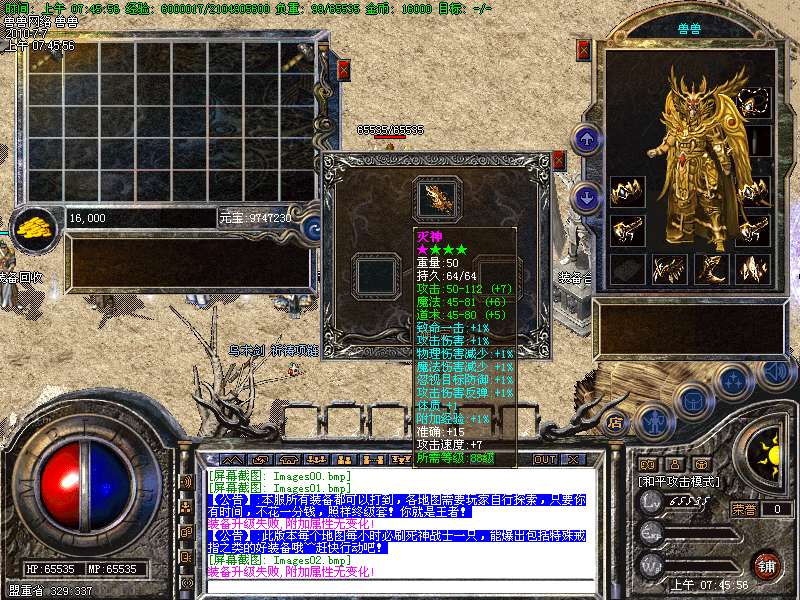Open the skills sparkle round button

(734, 381)
